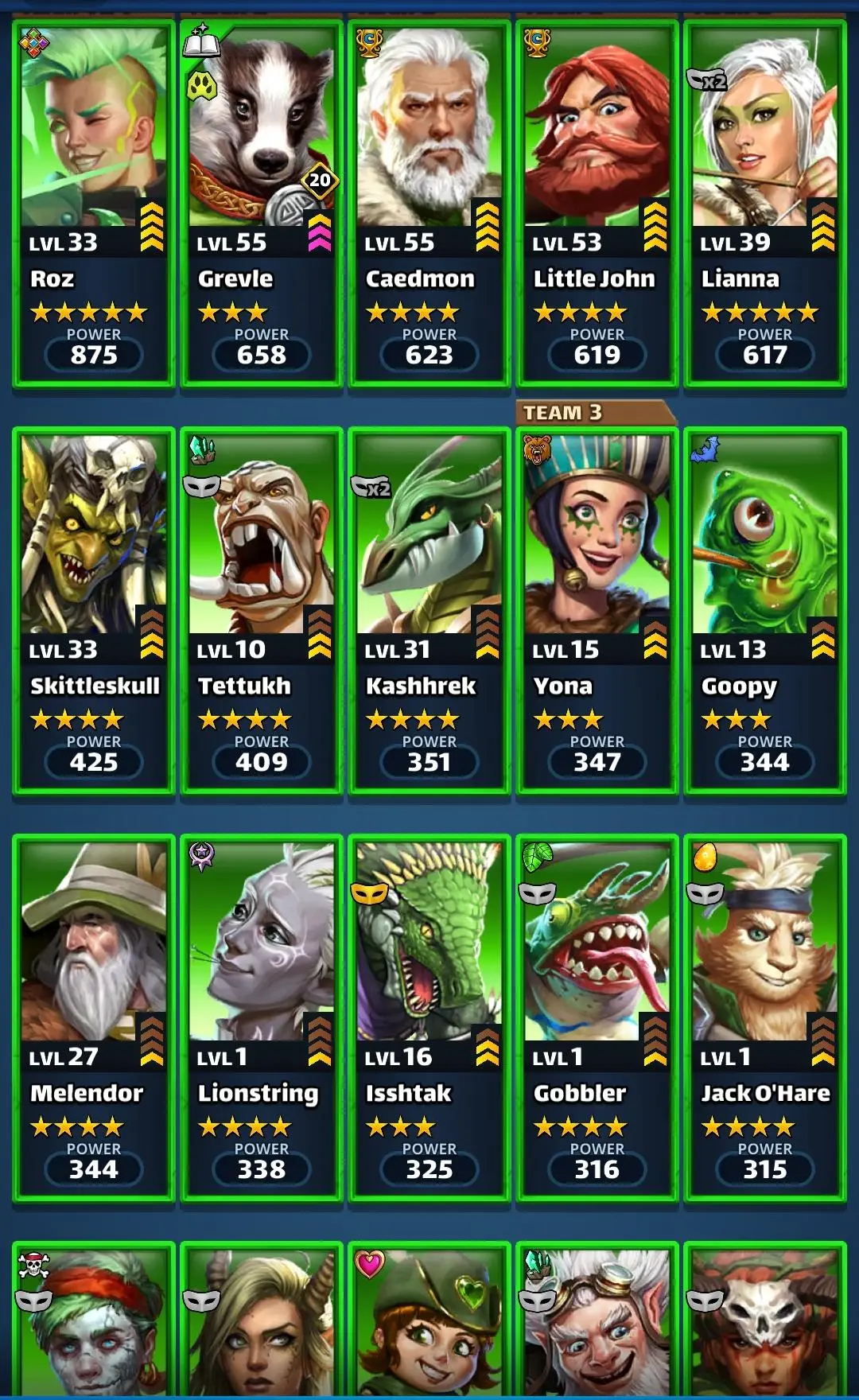Choose the Isshtak hero card
The width and height of the screenshot is (859, 1400).
(x=429, y=1018)
